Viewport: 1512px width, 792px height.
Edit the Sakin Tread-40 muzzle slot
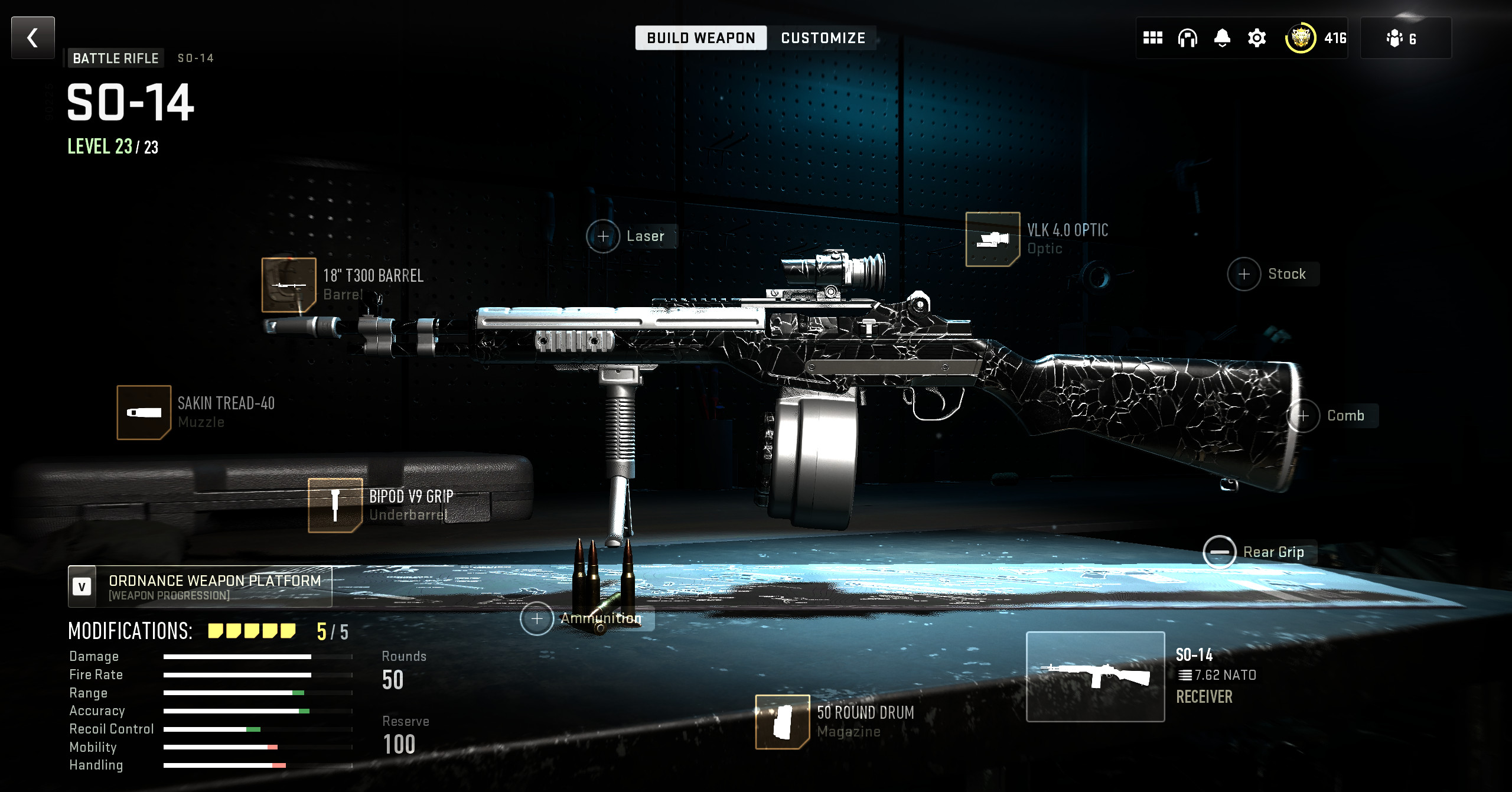click(x=144, y=413)
